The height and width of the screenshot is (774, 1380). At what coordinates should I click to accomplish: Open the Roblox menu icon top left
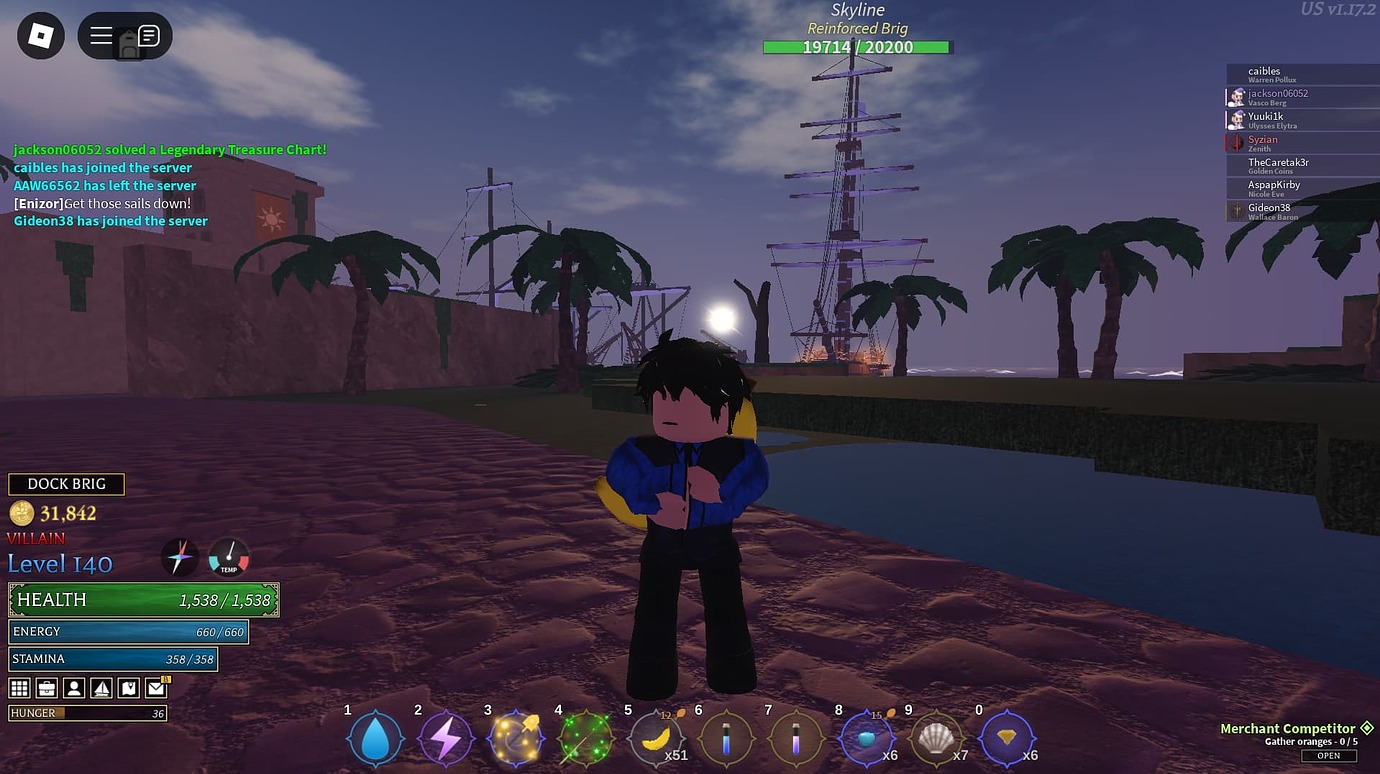click(39, 35)
